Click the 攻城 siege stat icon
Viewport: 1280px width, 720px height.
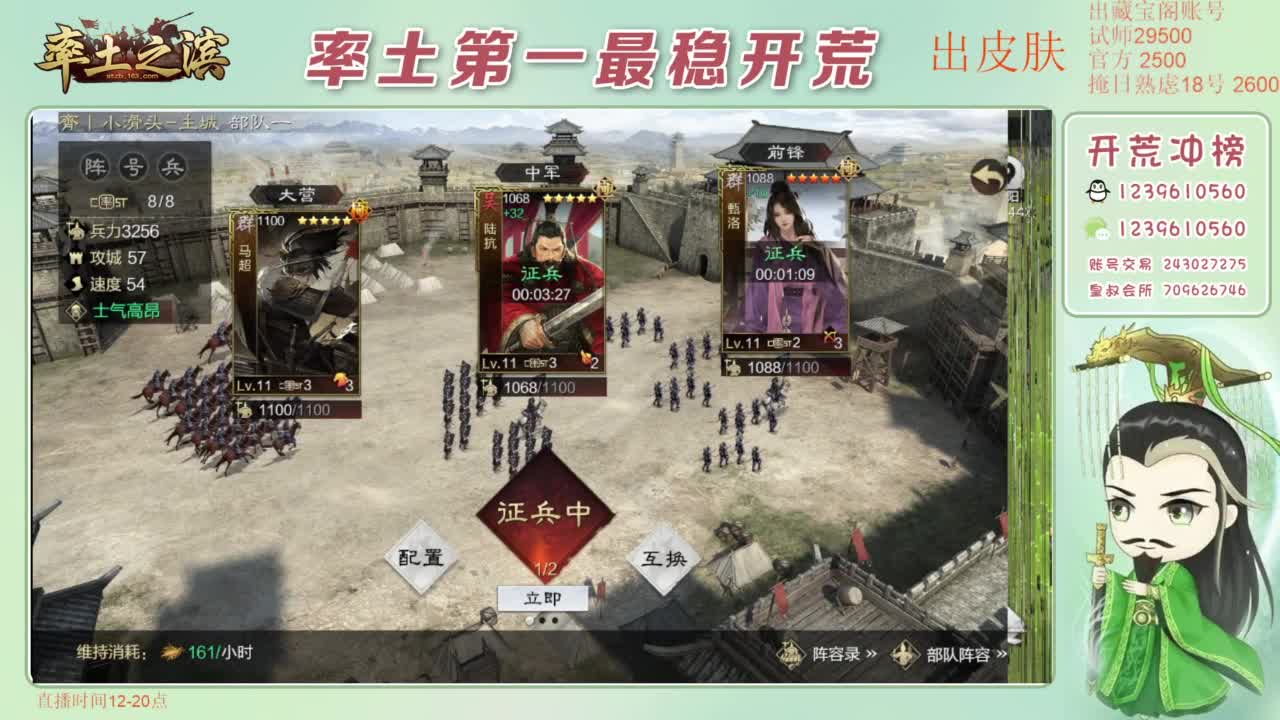pyautogui.click(x=77, y=257)
